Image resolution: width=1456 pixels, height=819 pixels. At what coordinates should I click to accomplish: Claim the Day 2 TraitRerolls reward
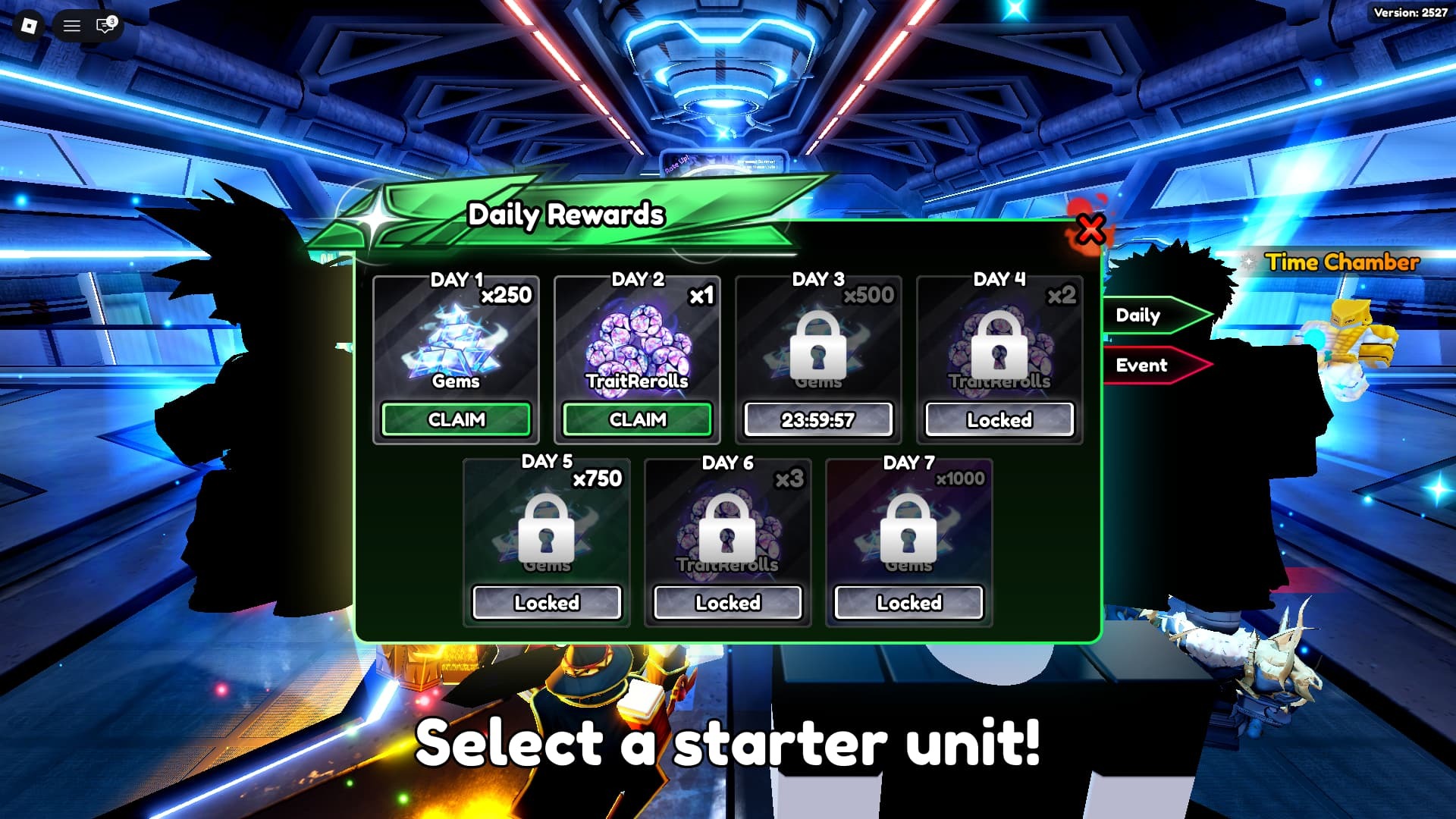(x=636, y=419)
